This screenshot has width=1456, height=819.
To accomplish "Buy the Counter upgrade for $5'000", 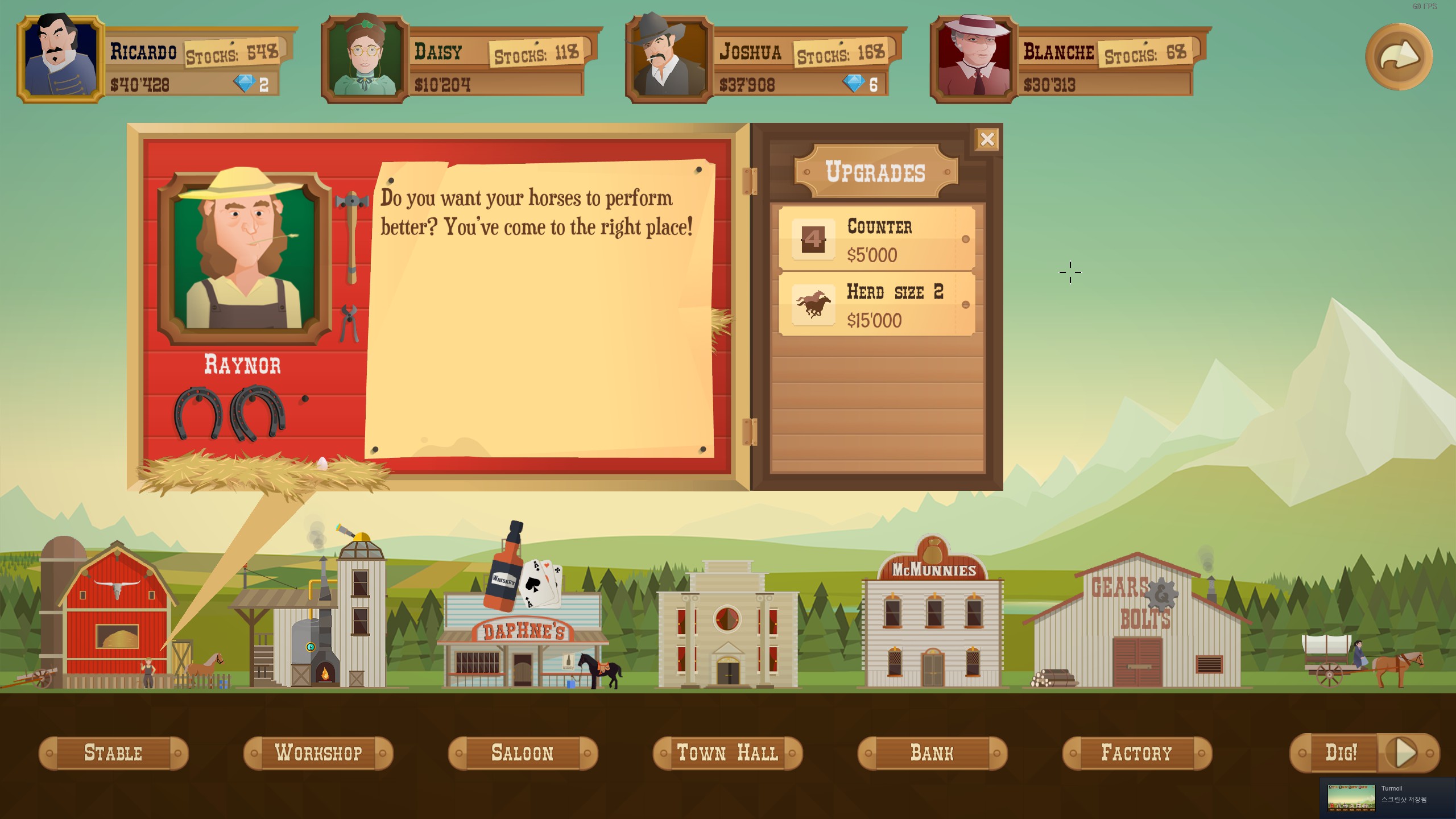I will pos(877,239).
